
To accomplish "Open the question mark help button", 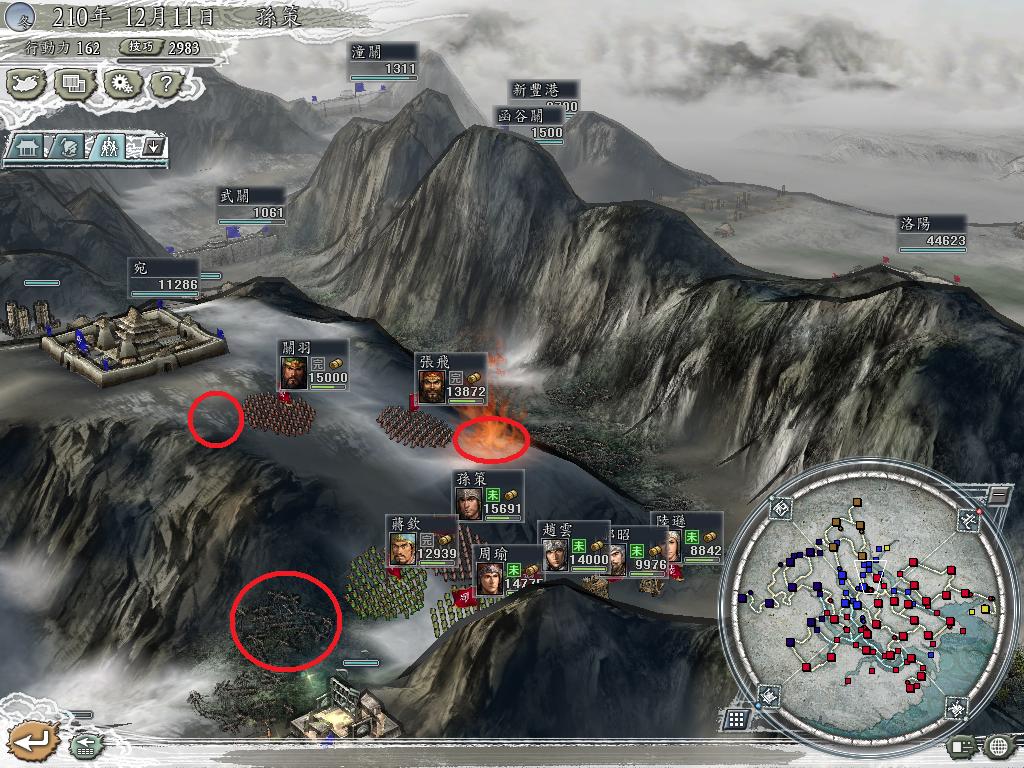I will click(164, 83).
